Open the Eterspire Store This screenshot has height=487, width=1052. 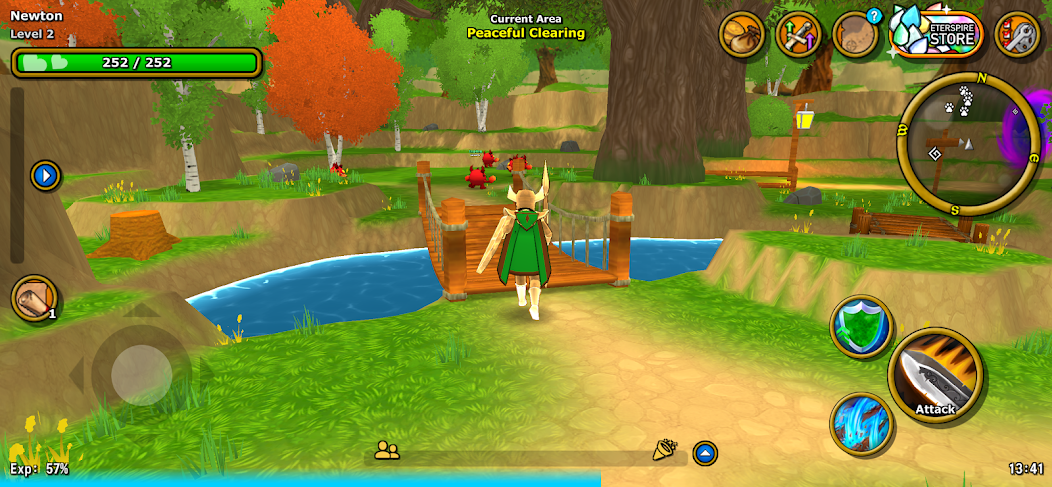(938, 34)
